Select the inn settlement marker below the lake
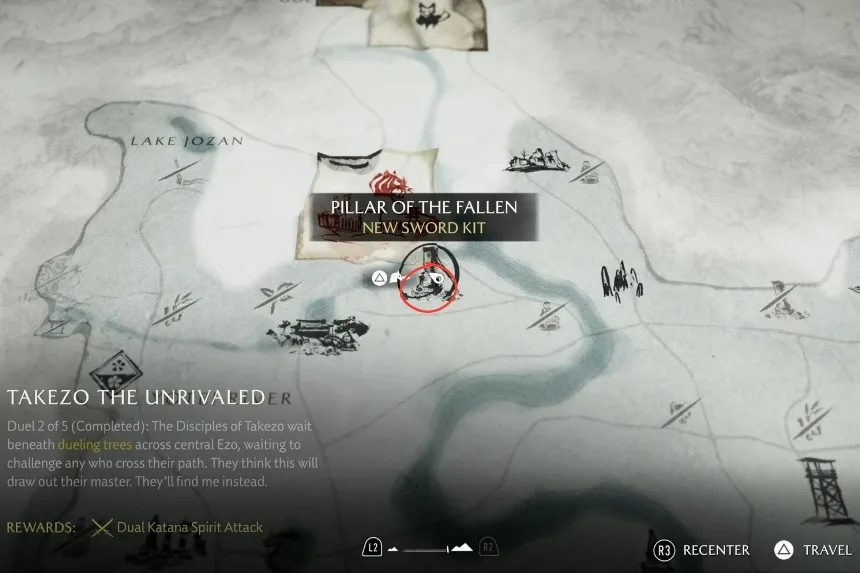The image size is (860, 573). click(x=318, y=334)
